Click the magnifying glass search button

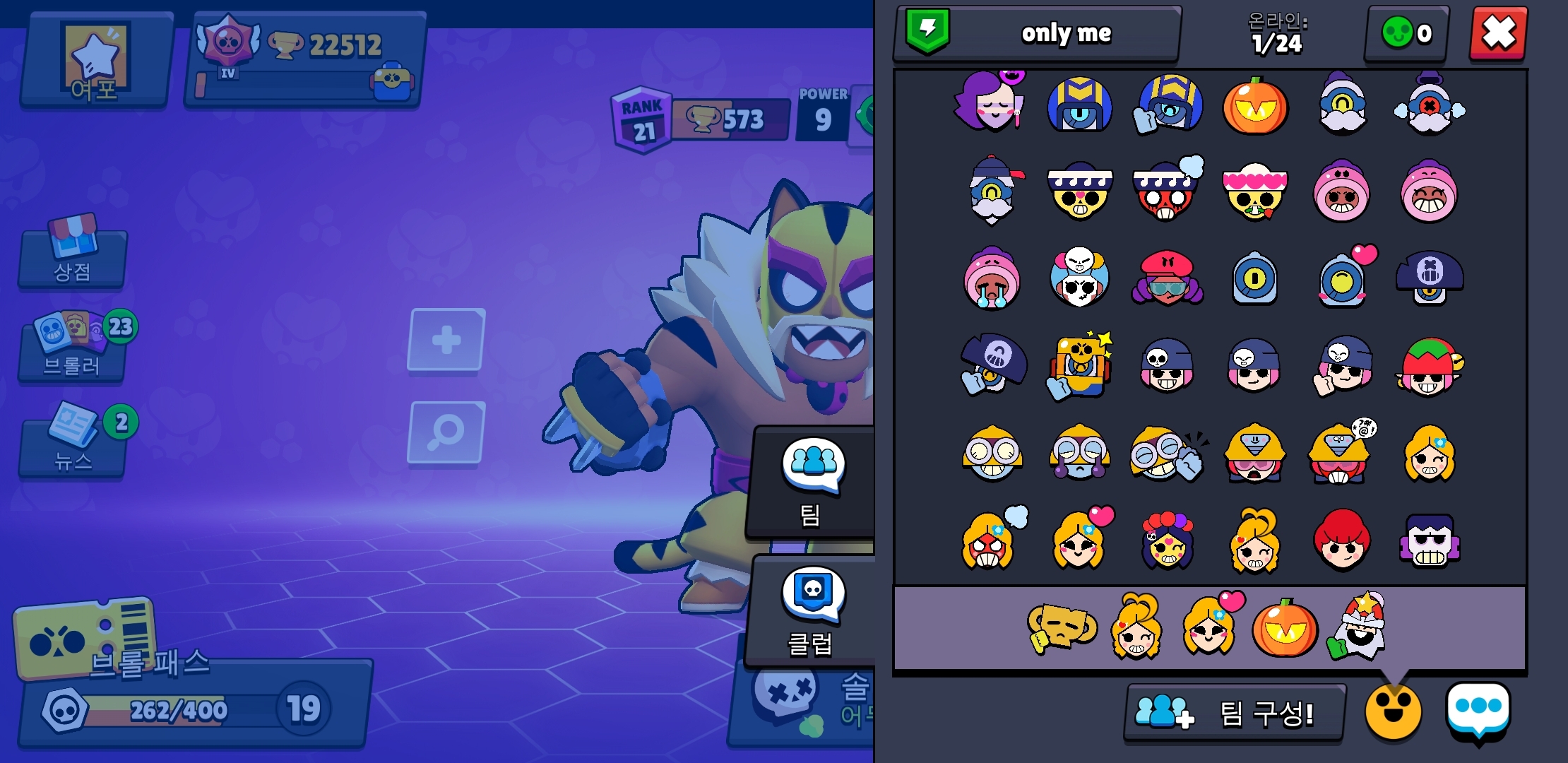click(446, 432)
